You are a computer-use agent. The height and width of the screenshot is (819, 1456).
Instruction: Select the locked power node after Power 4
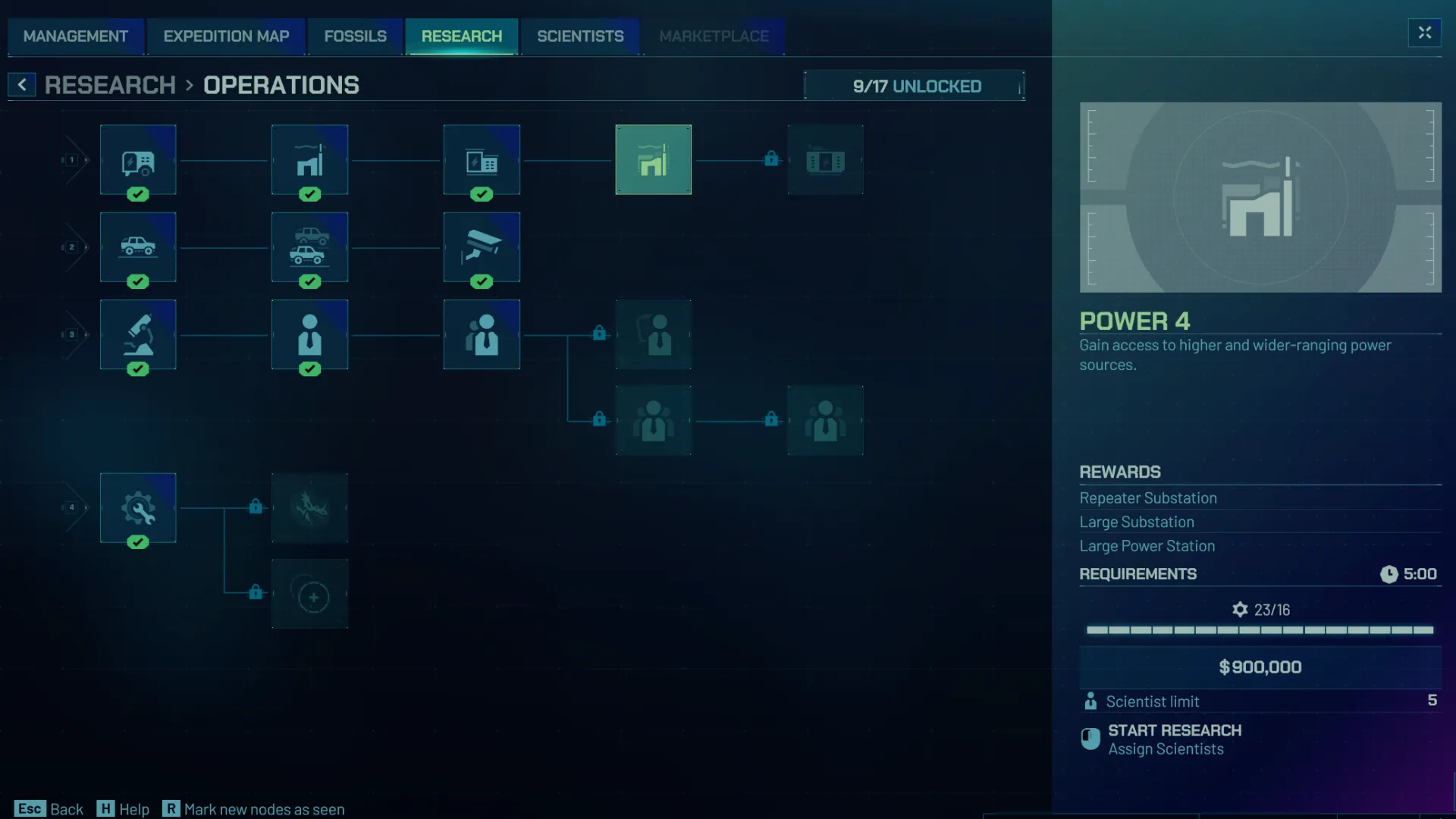(825, 160)
